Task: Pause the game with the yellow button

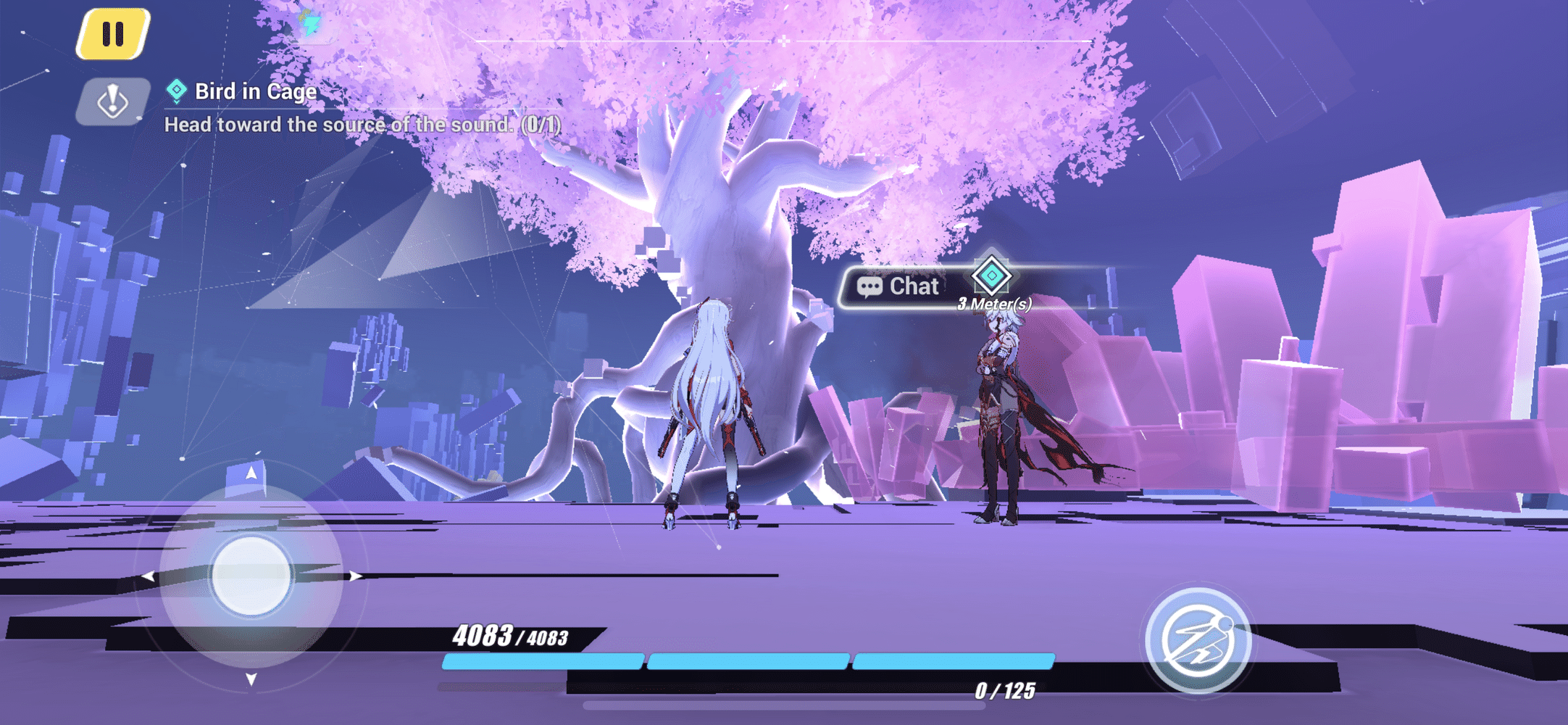Action: 113,34
